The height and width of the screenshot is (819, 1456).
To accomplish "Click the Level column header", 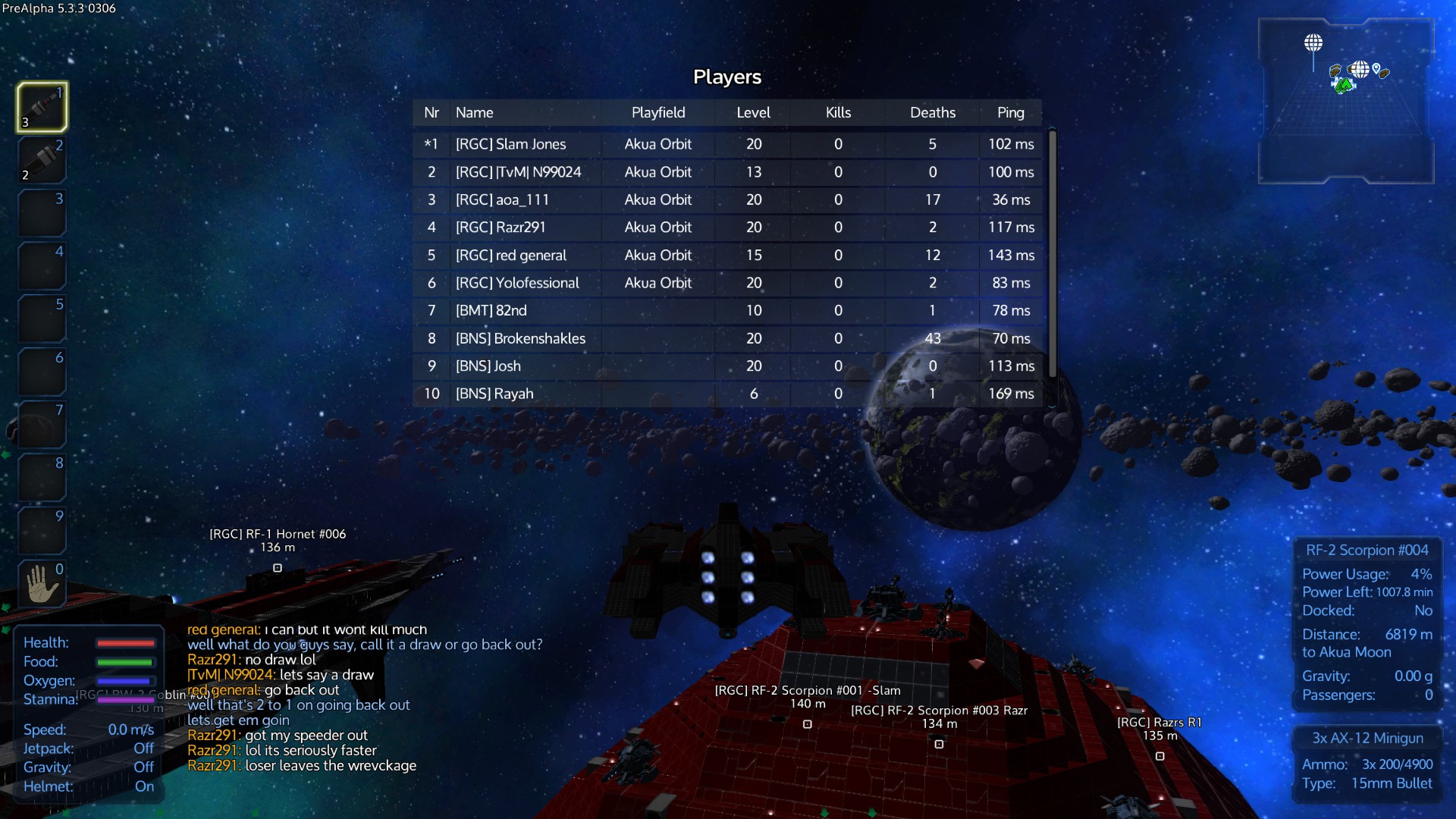I will pyautogui.click(x=753, y=113).
